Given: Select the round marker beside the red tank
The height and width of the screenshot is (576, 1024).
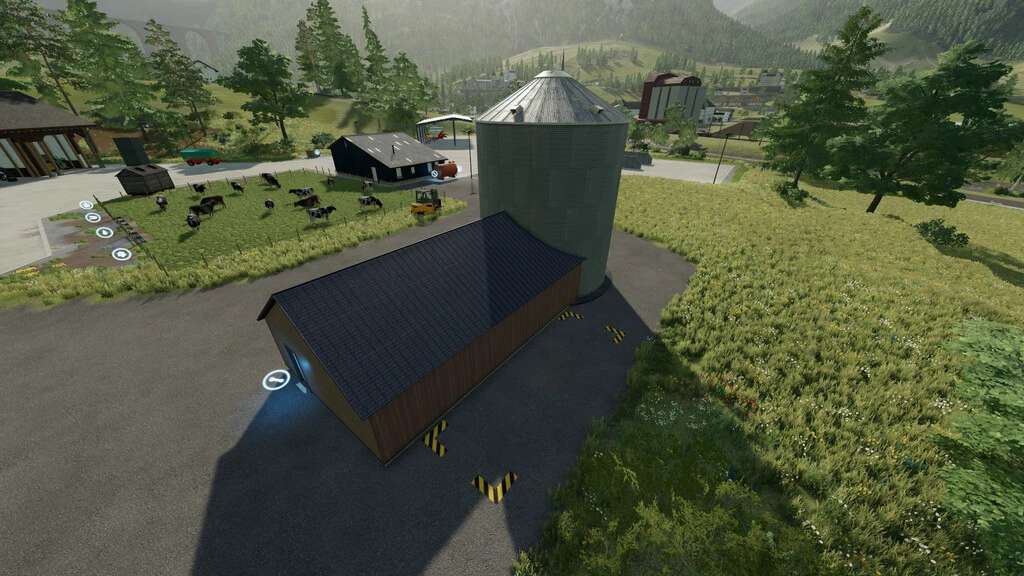Looking at the screenshot, I should (x=435, y=173).
